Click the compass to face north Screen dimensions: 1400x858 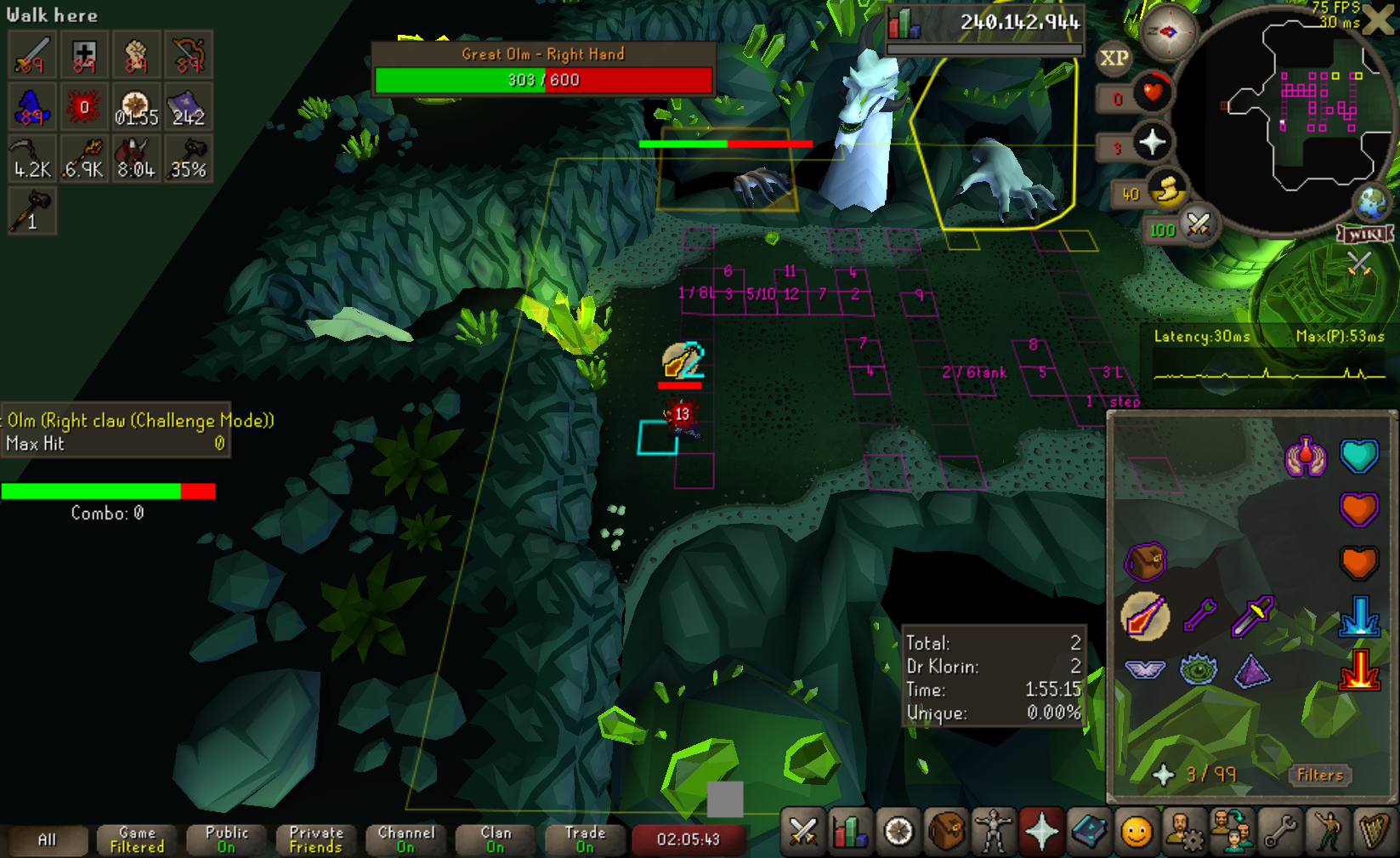[x=1168, y=32]
